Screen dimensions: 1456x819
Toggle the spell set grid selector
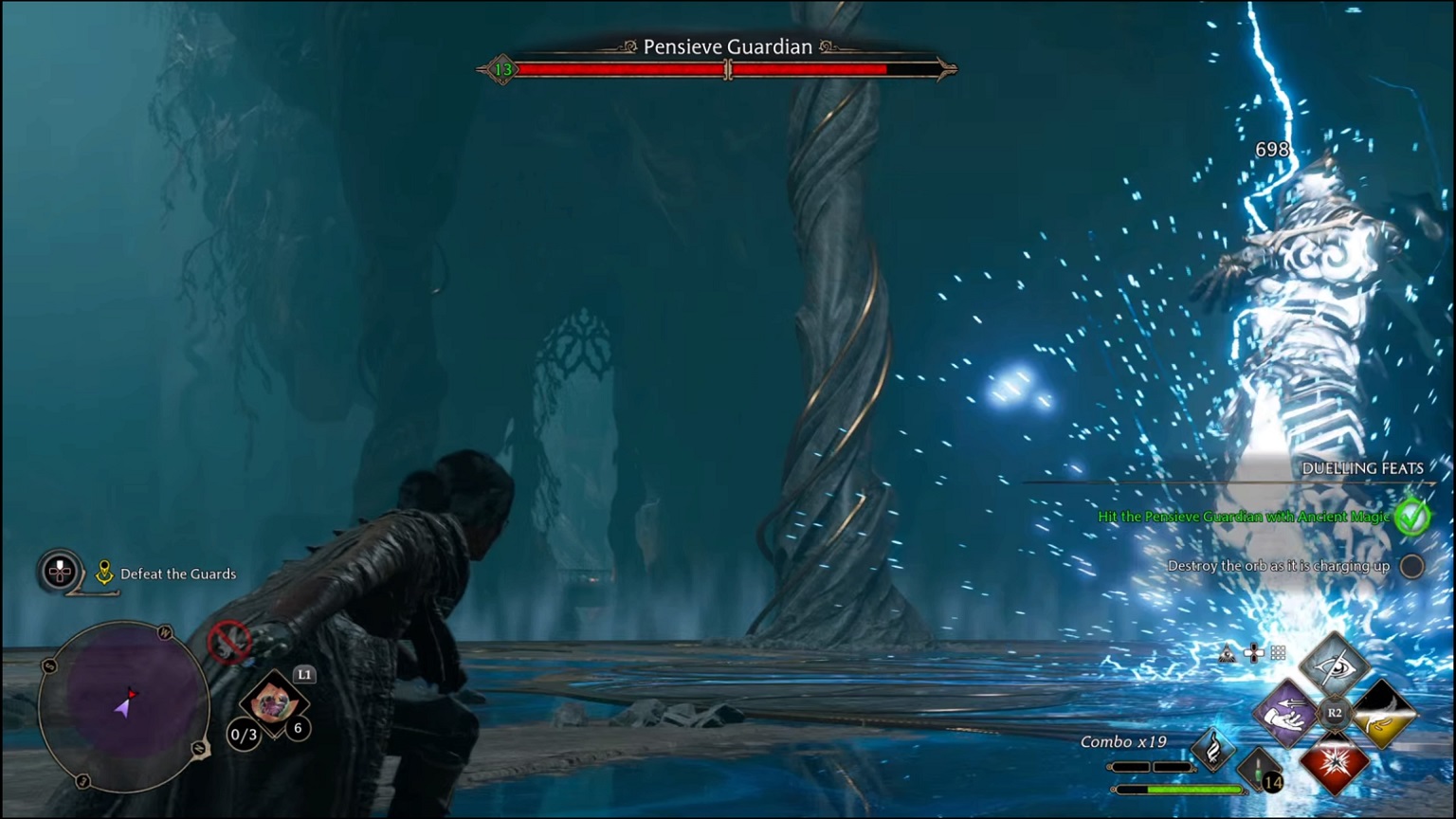1277,652
